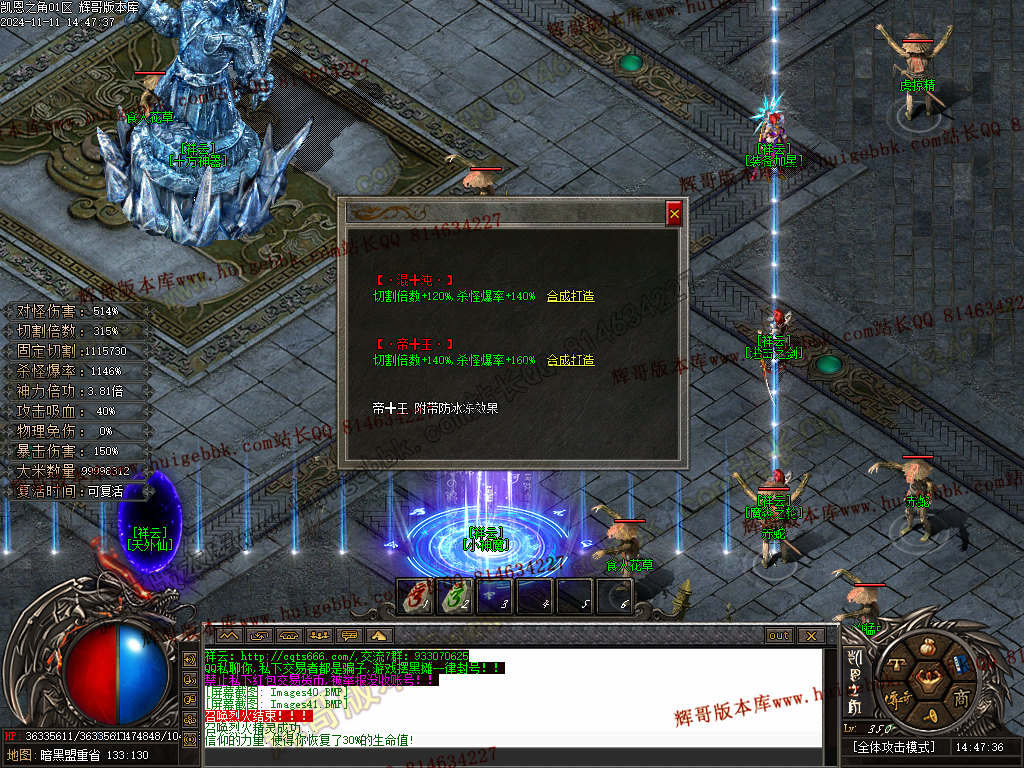Close the crafting dialog with the red X

pyautogui.click(x=674, y=213)
